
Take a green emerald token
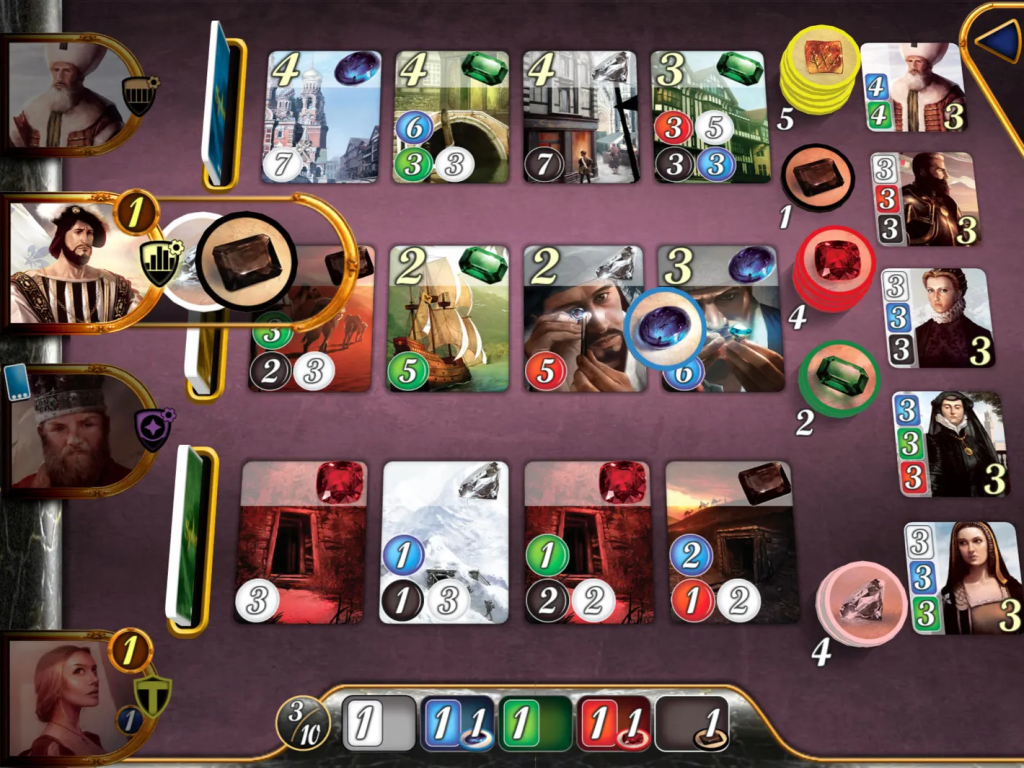click(x=838, y=378)
